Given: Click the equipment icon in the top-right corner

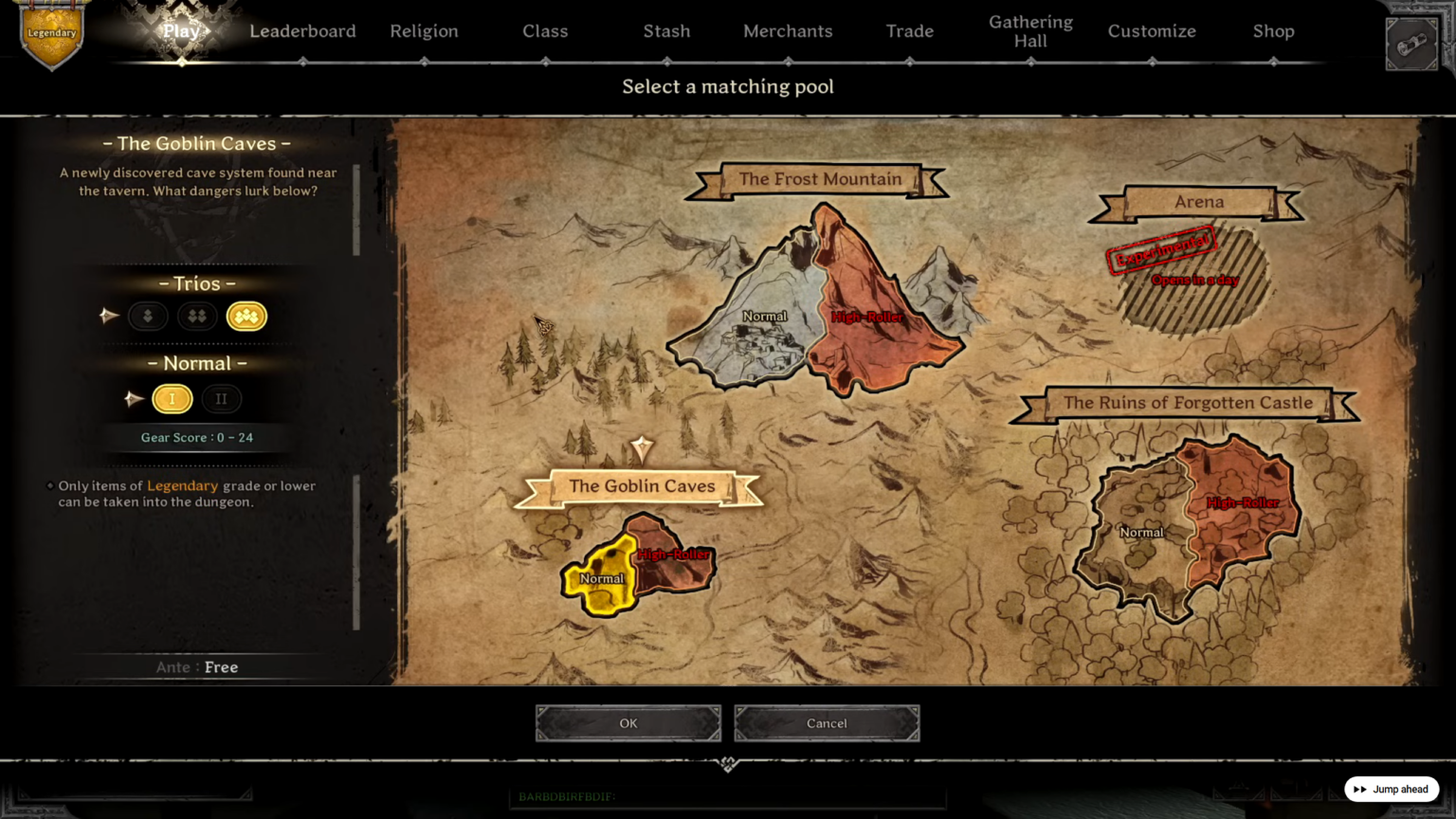Looking at the screenshot, I should click(x=1411, y=42).
